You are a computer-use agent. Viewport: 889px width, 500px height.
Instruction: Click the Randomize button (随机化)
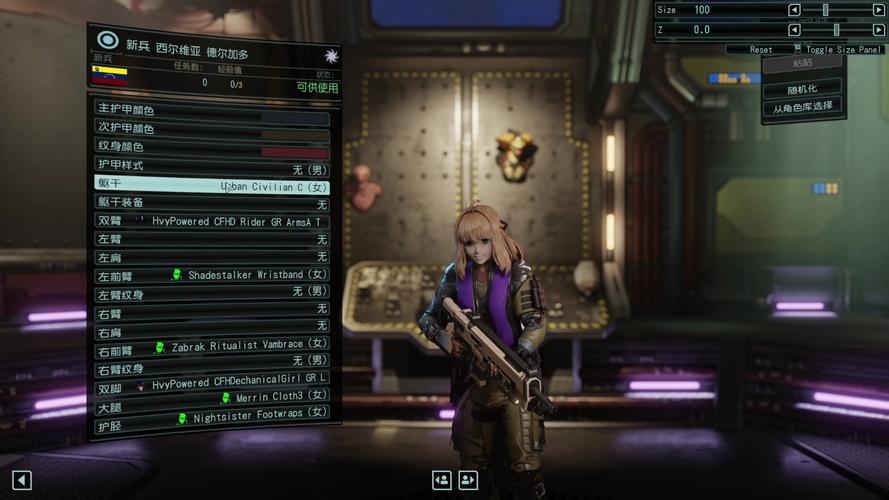pyautogui.click(x=802, y=88)
